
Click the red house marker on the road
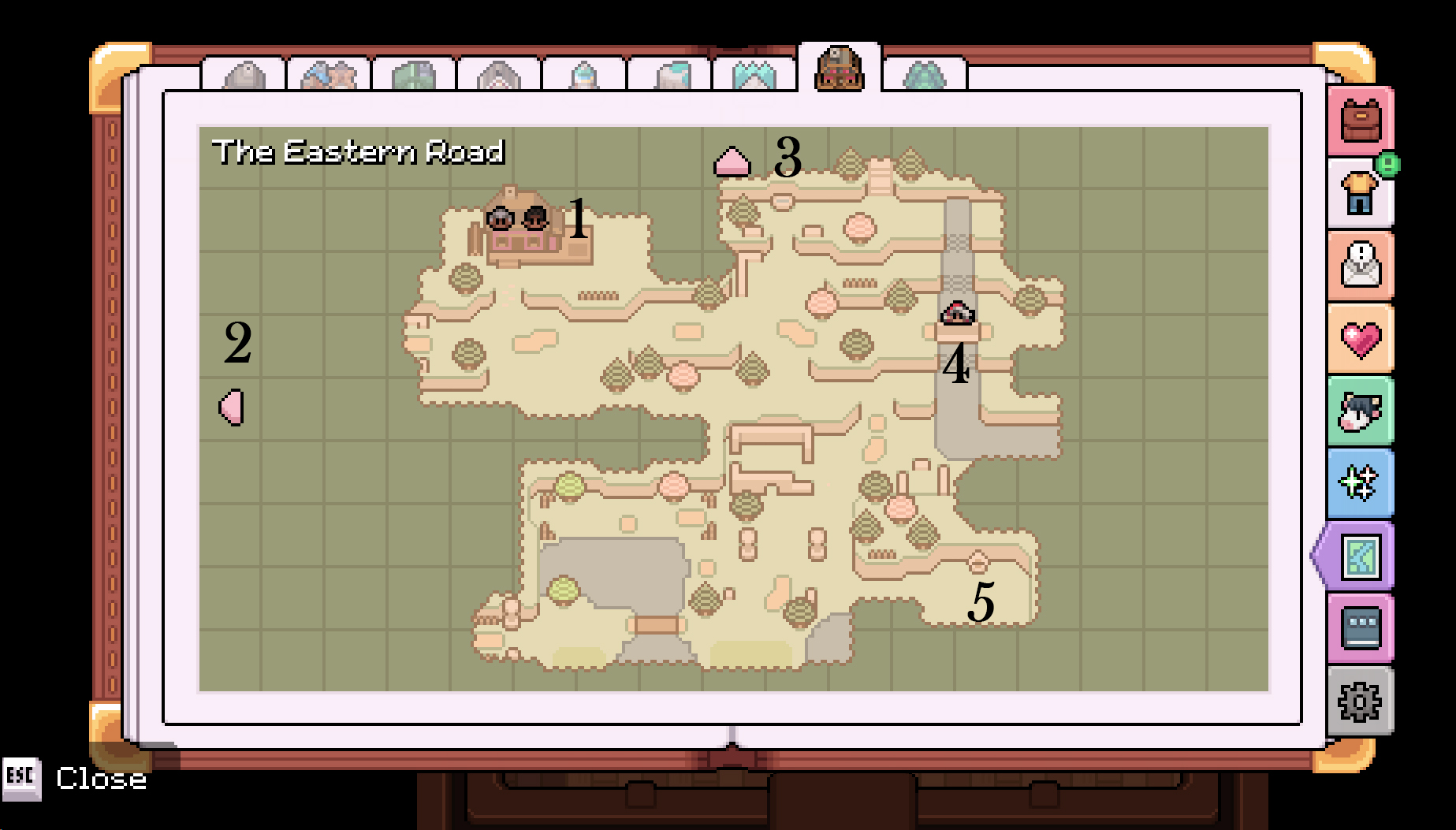956,313
